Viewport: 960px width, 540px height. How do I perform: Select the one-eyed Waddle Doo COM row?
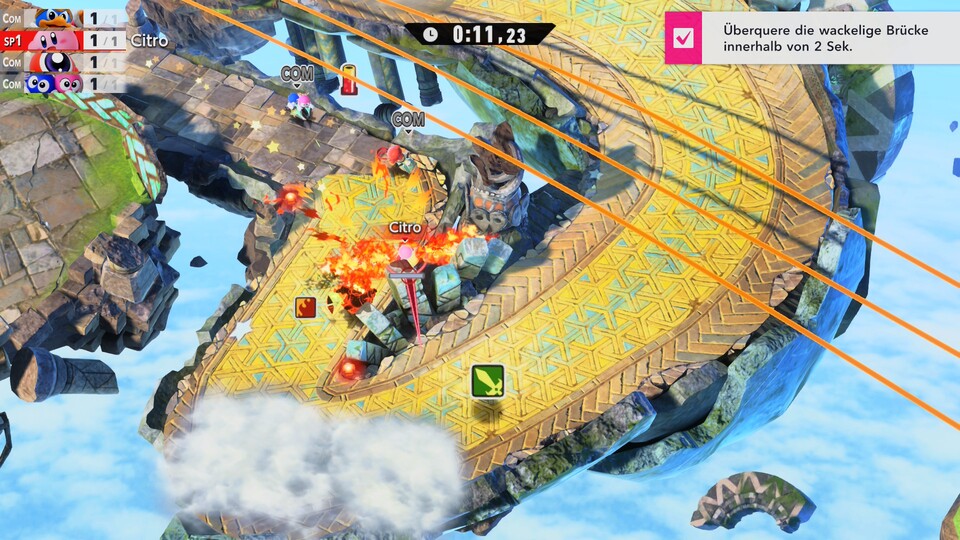(62, 62)
